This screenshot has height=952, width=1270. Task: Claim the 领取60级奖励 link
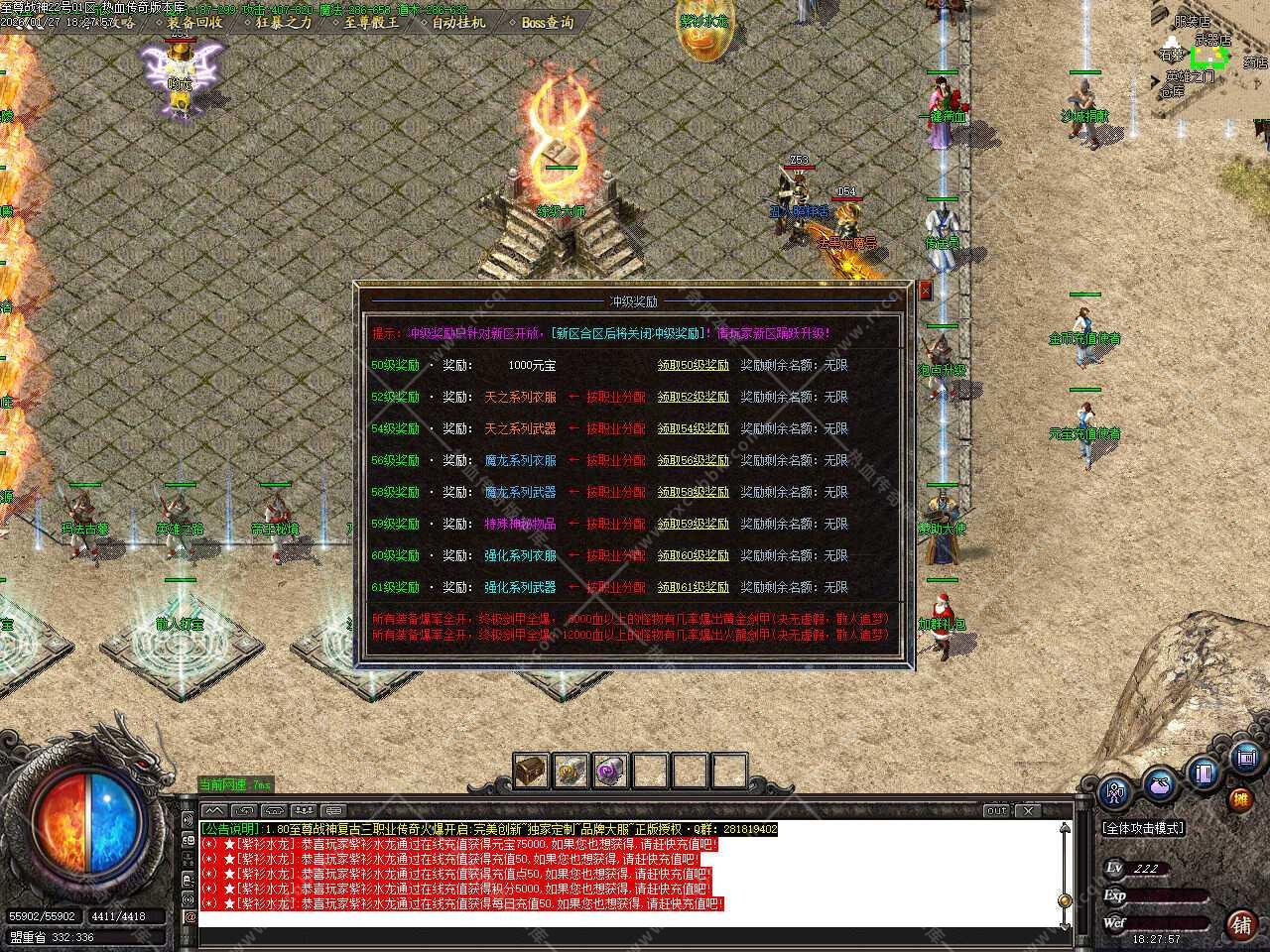(x=693, y=555)
